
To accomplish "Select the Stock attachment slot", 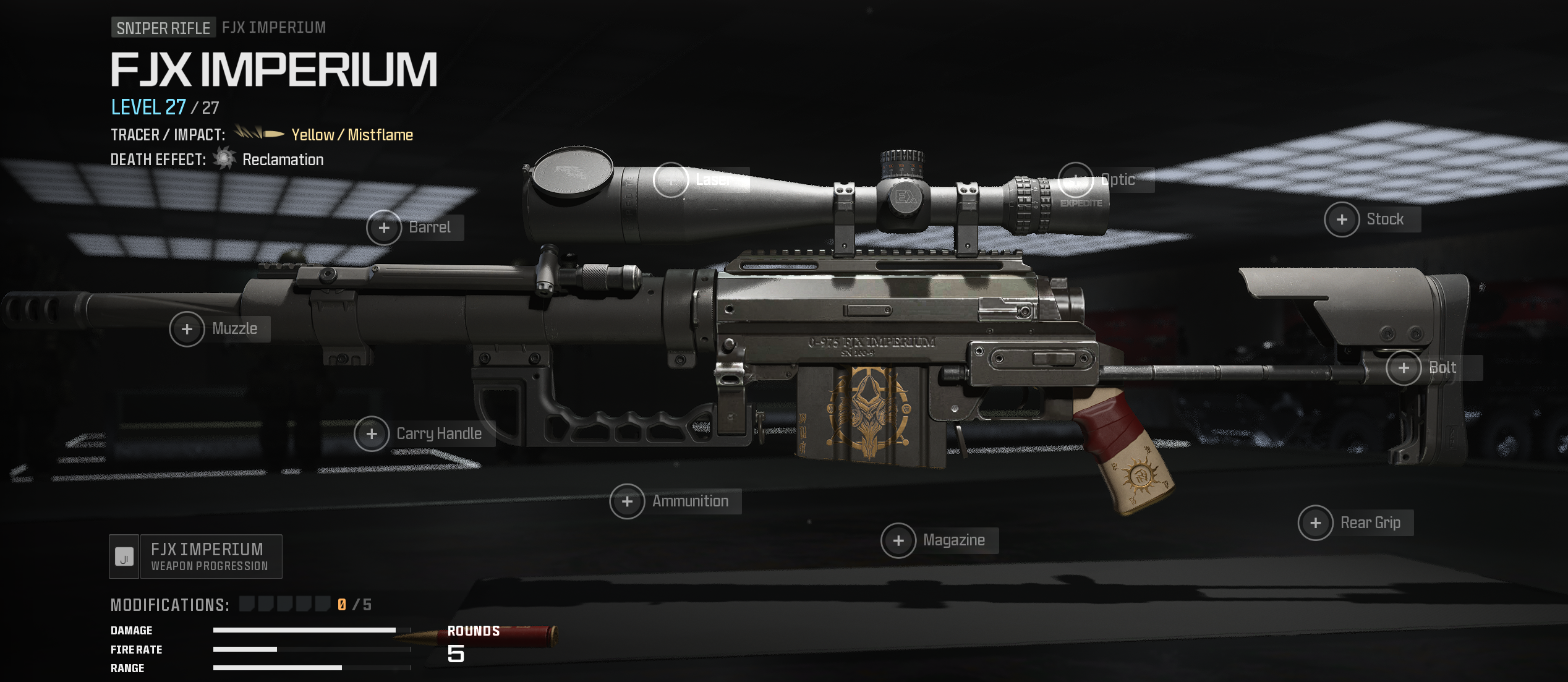I will tap(1342, 220).
